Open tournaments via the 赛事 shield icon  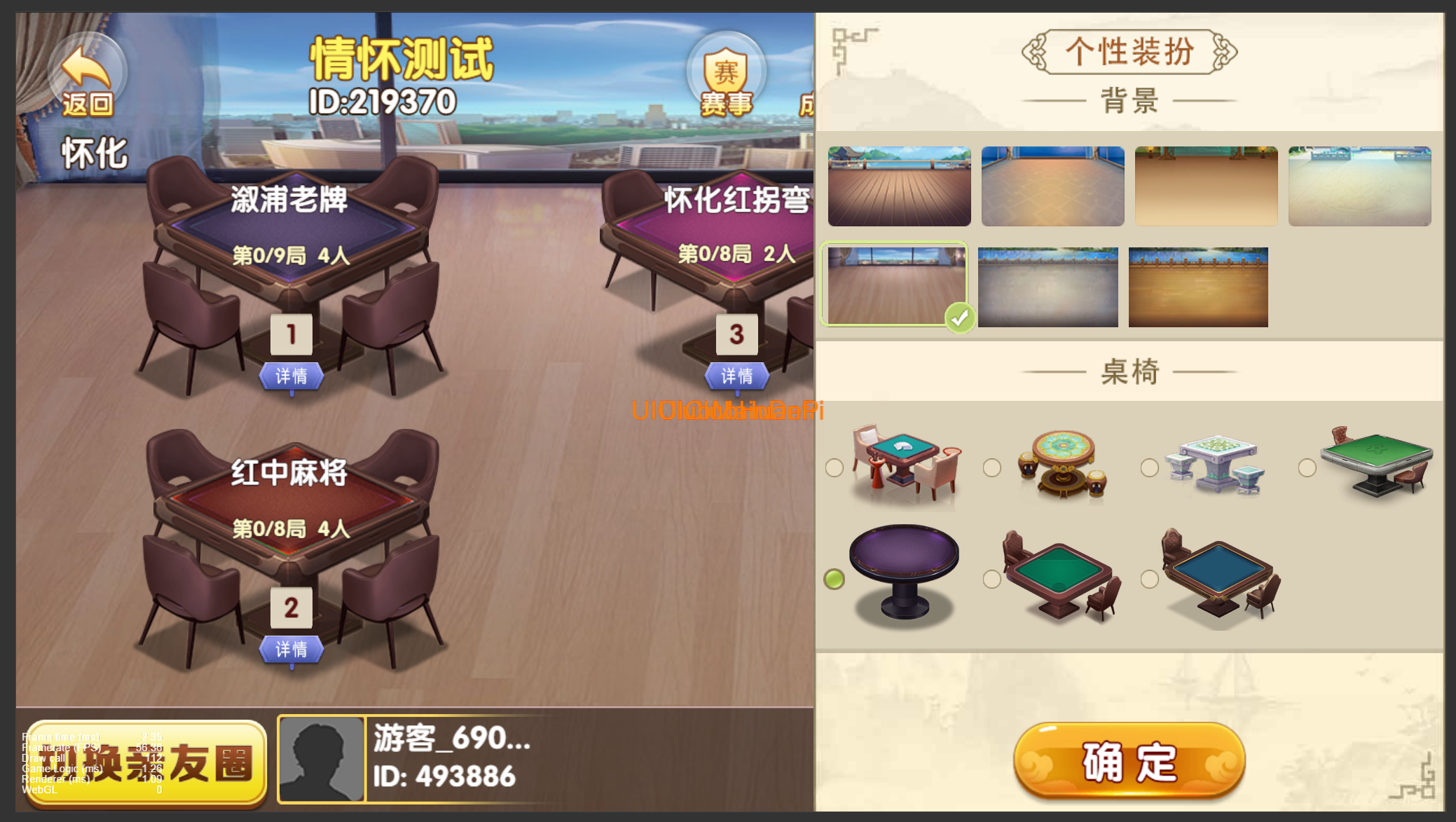click(x=726, y=70)
